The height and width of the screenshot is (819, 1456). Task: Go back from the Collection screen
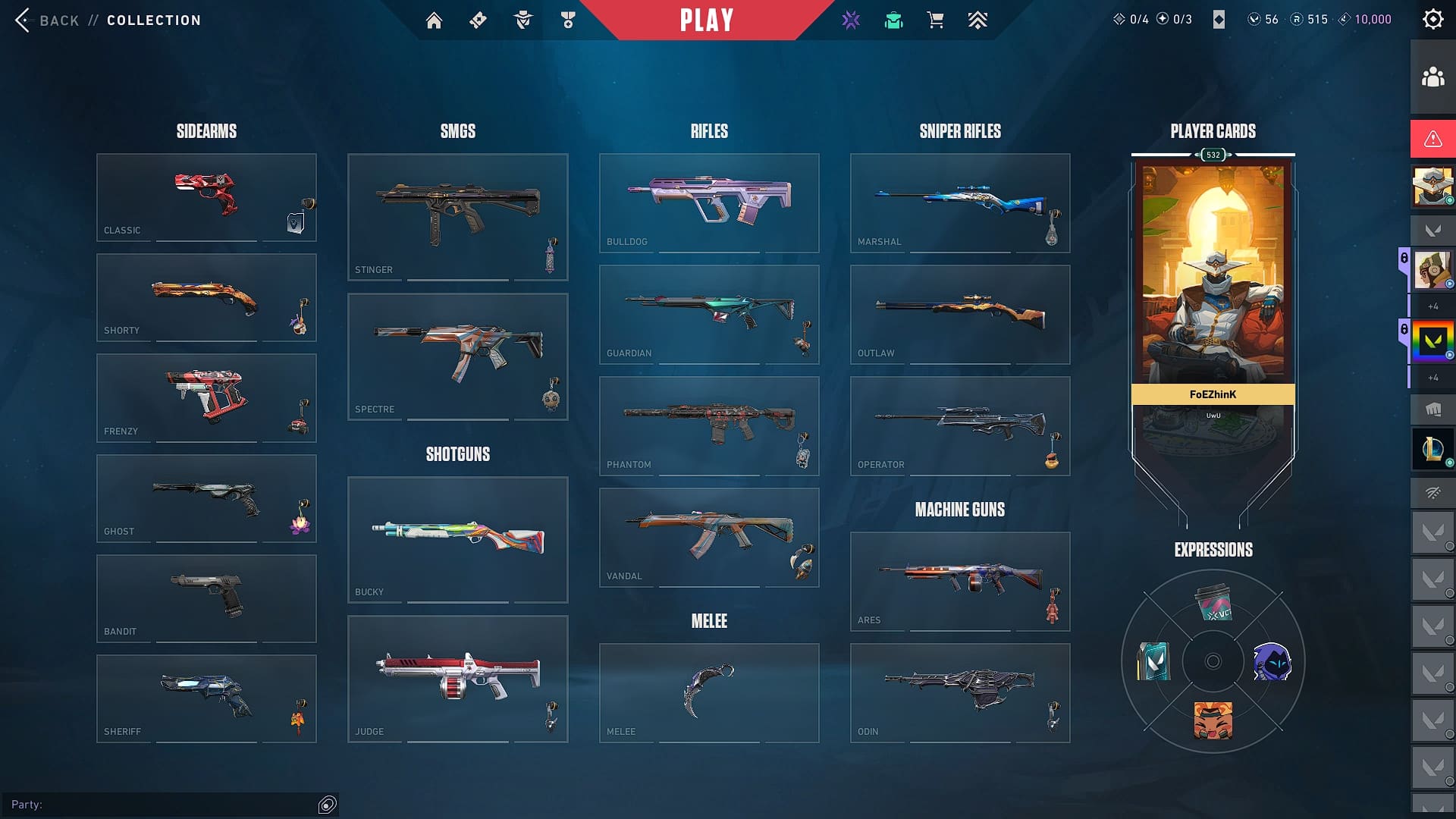[45, 20]
